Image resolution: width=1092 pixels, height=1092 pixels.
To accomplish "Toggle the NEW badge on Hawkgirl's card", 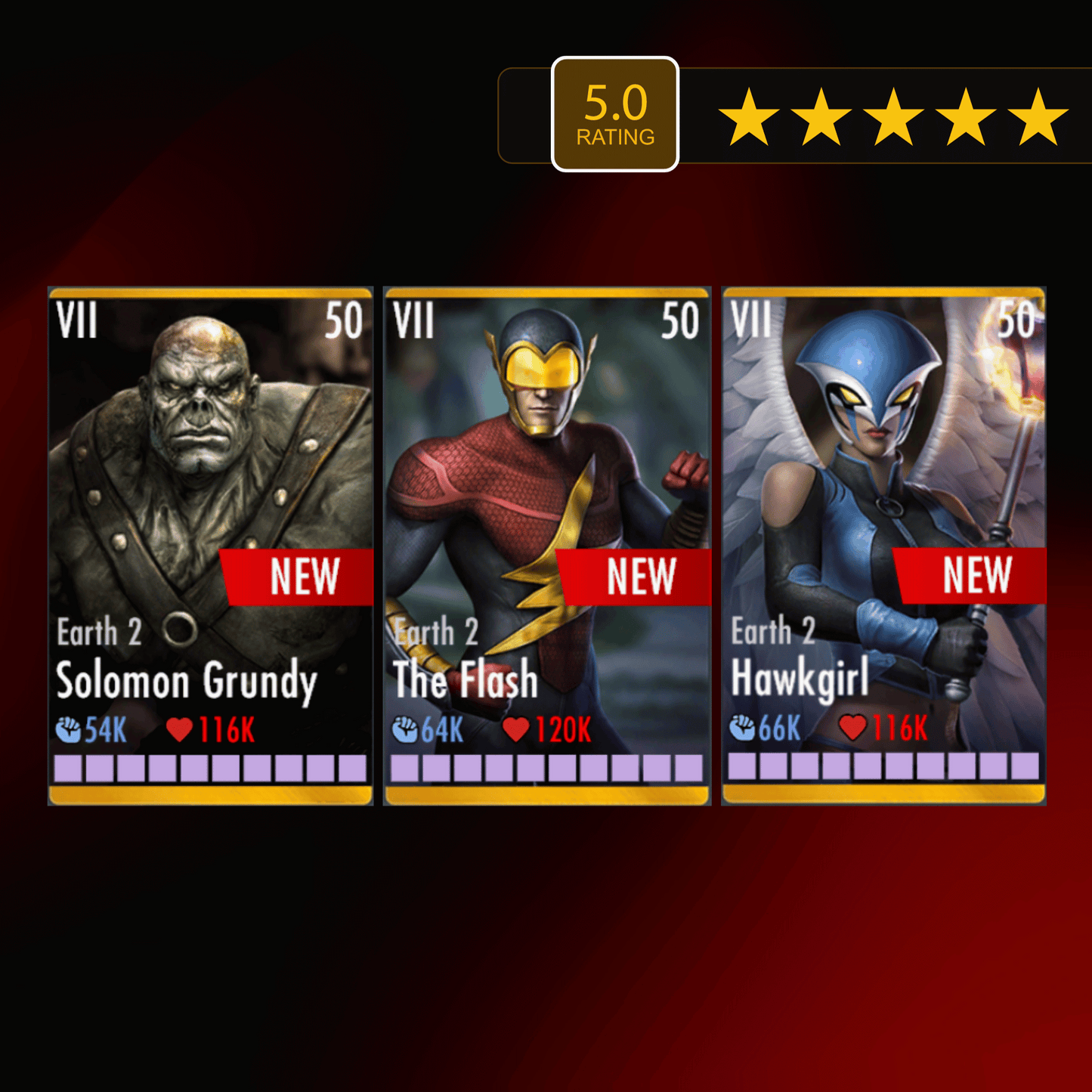I will coord(979,576).
